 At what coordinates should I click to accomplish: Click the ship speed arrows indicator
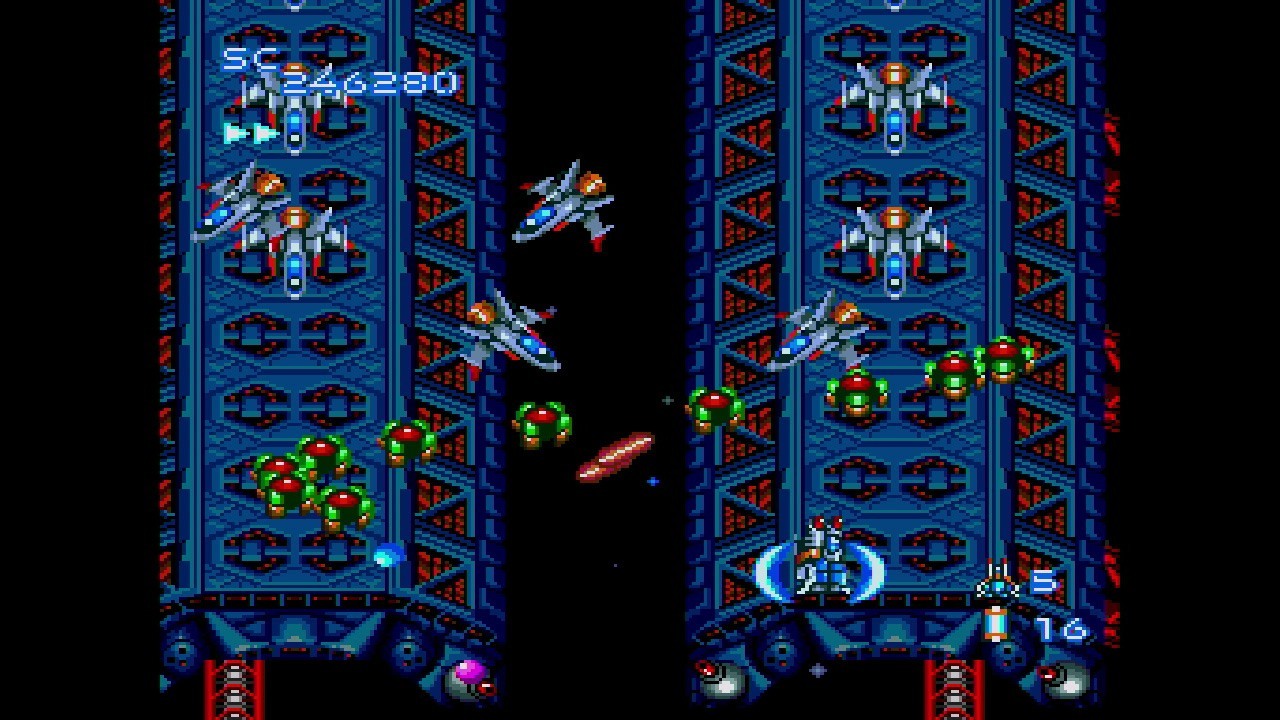(x=251, y=133)
